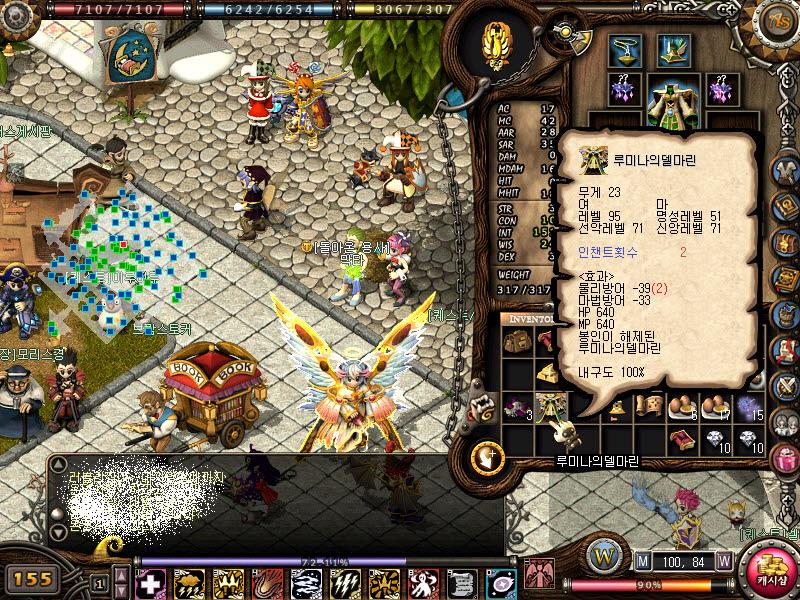Open the pink gift box menu
800x600 pixels.
785,460
